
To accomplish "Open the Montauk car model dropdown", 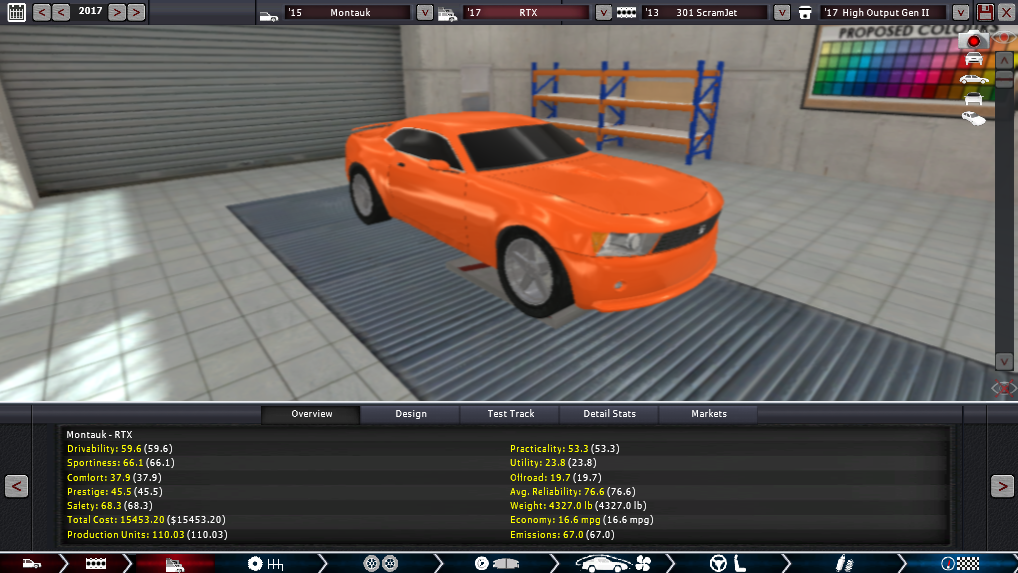I will click(424, 13).
